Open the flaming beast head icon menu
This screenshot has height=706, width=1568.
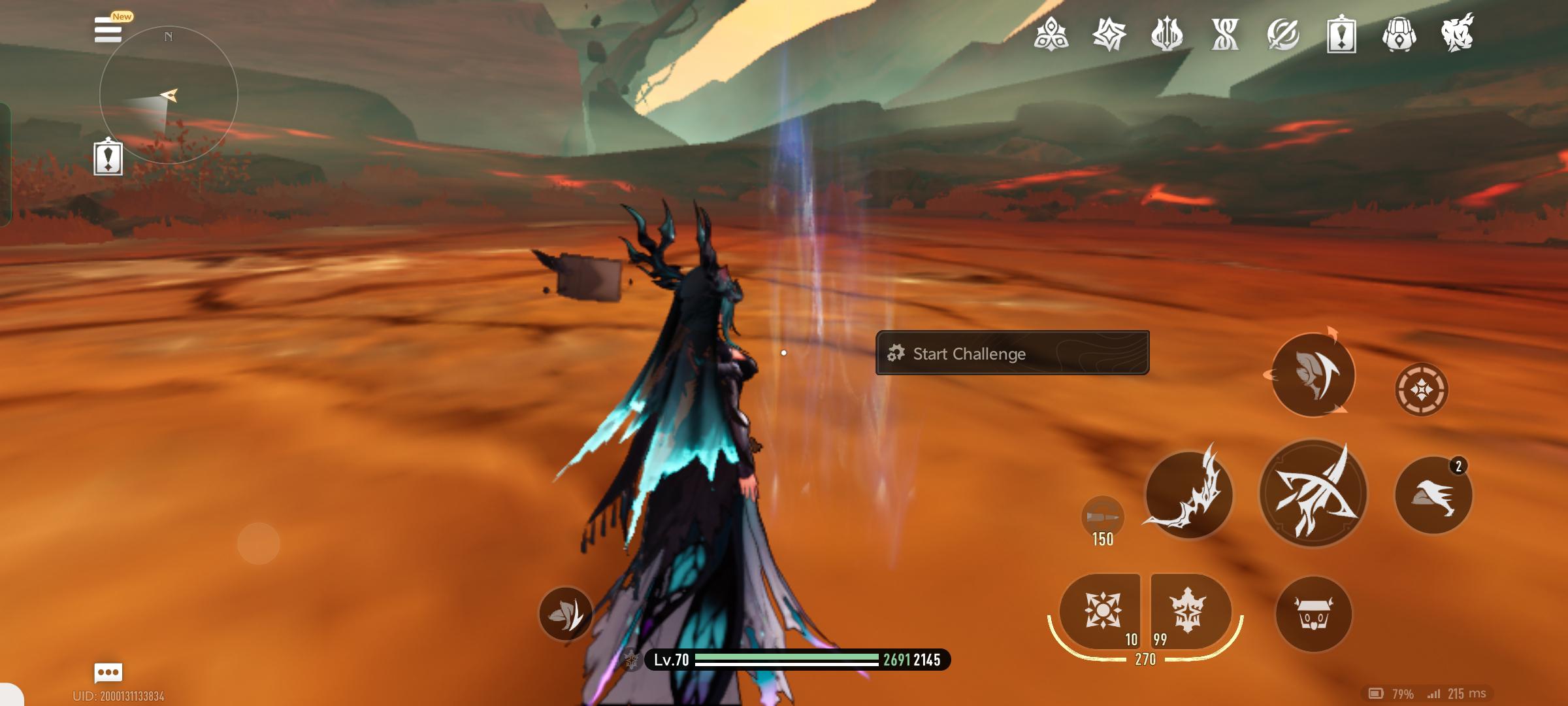pos(1458,34)
